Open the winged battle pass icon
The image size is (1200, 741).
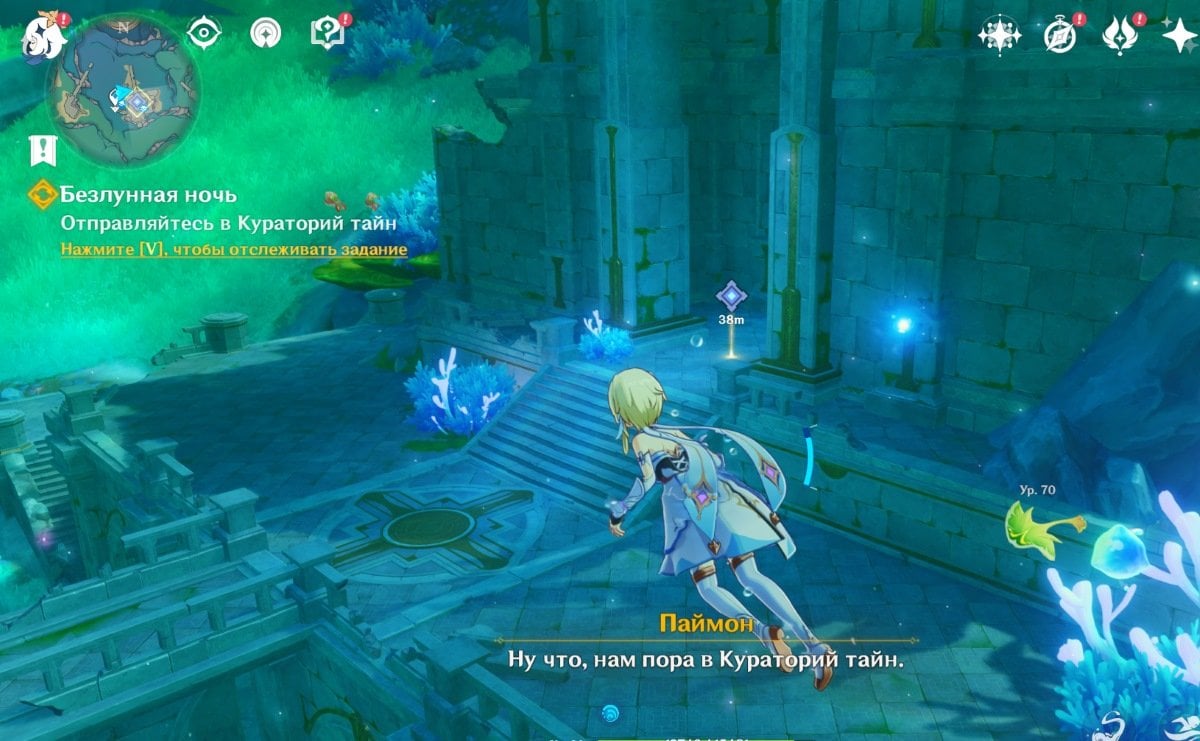click(x=1118, y=36)
